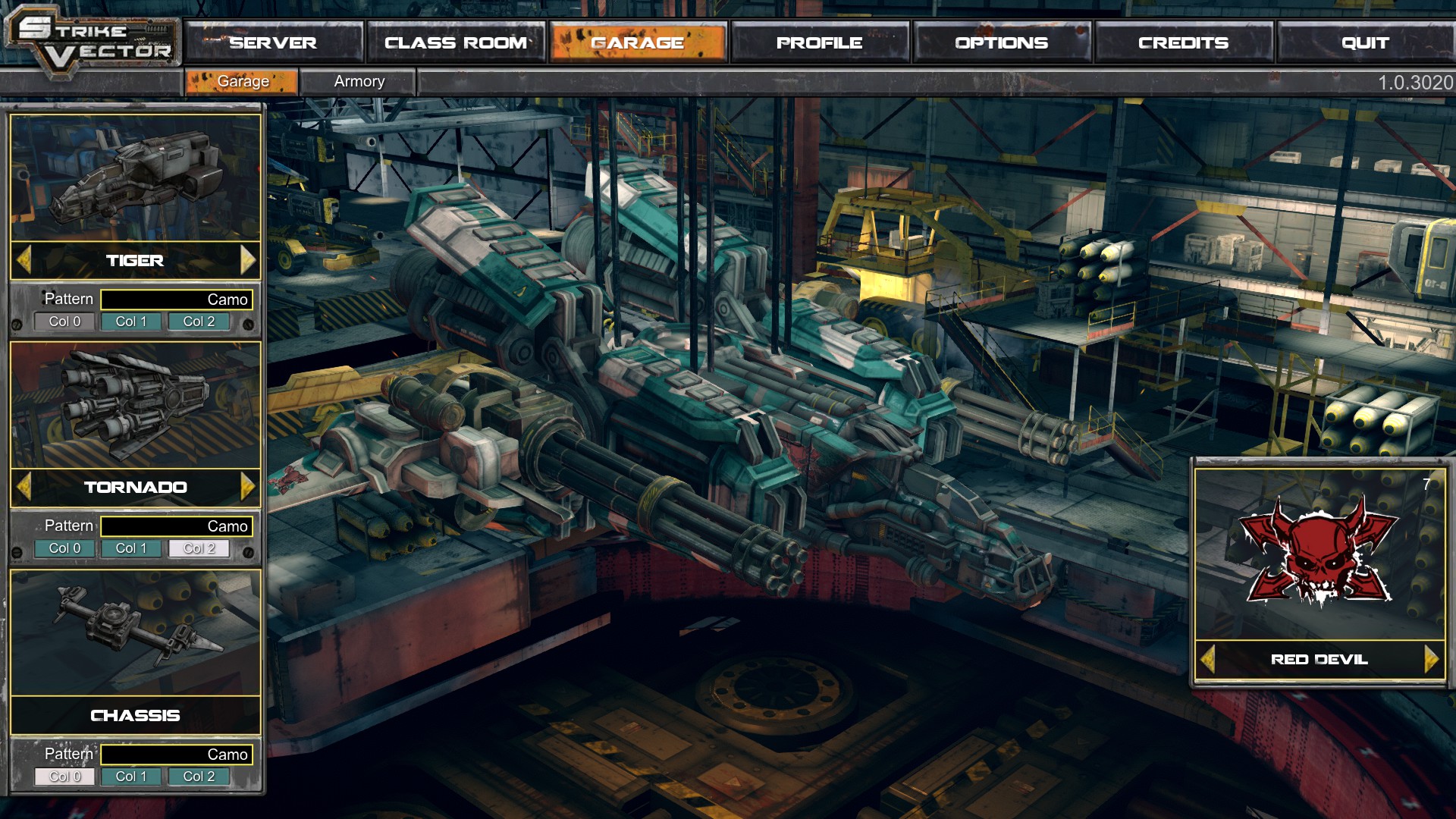Choose the previous weapon before Tiger
This screenshot has width=1456, height=819.
coord(24,260)
